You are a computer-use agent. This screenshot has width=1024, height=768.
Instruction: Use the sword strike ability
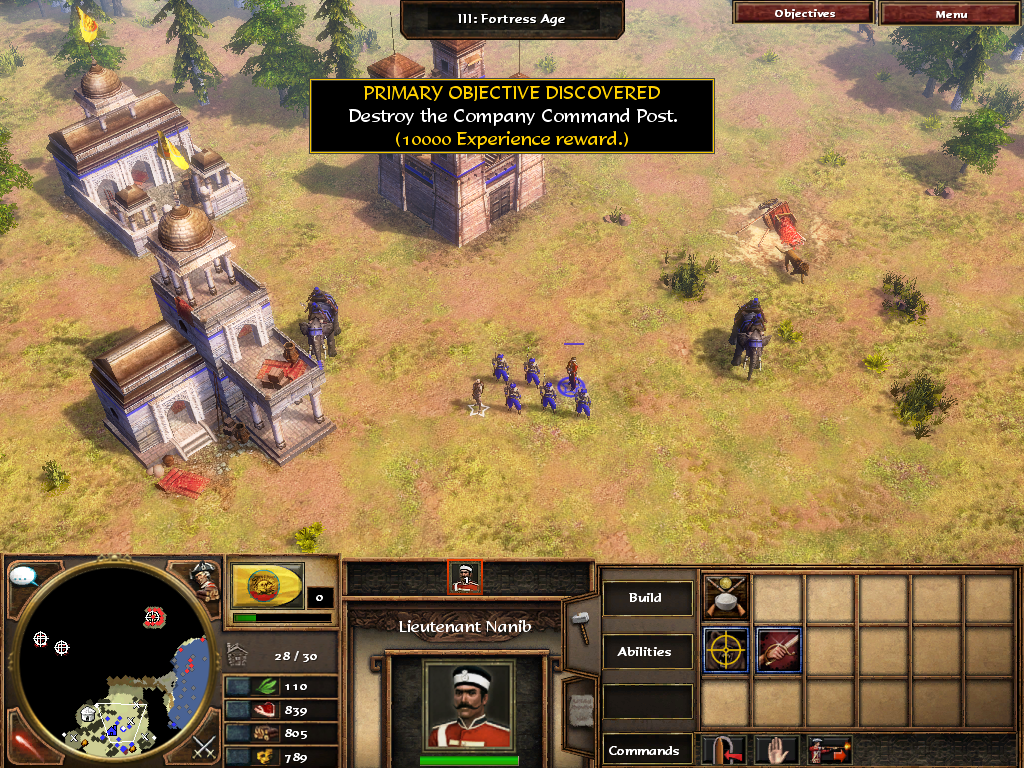point(778,650)
